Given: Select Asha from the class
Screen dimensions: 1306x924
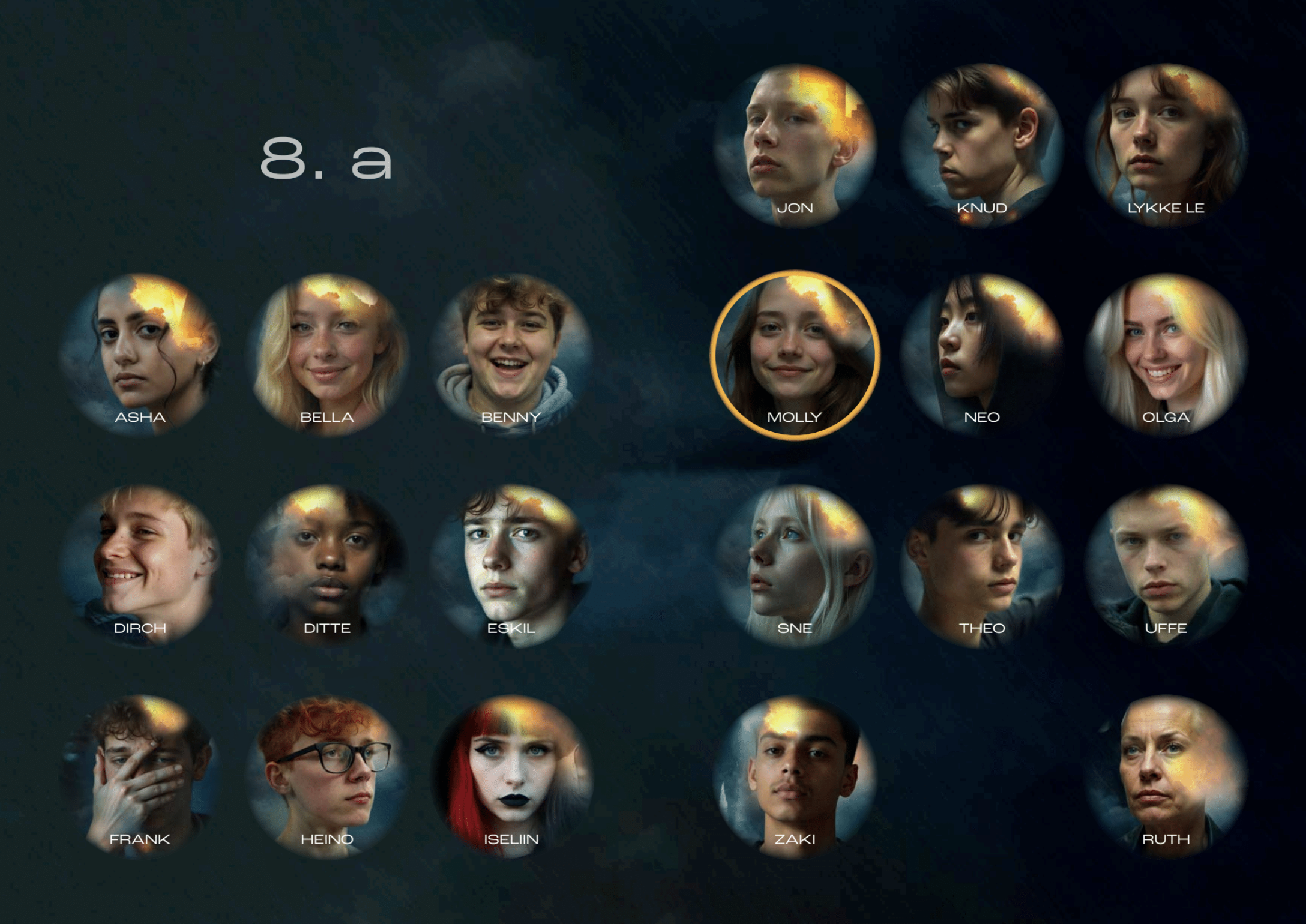Looking at the screenshot, I should click(140, 355).
